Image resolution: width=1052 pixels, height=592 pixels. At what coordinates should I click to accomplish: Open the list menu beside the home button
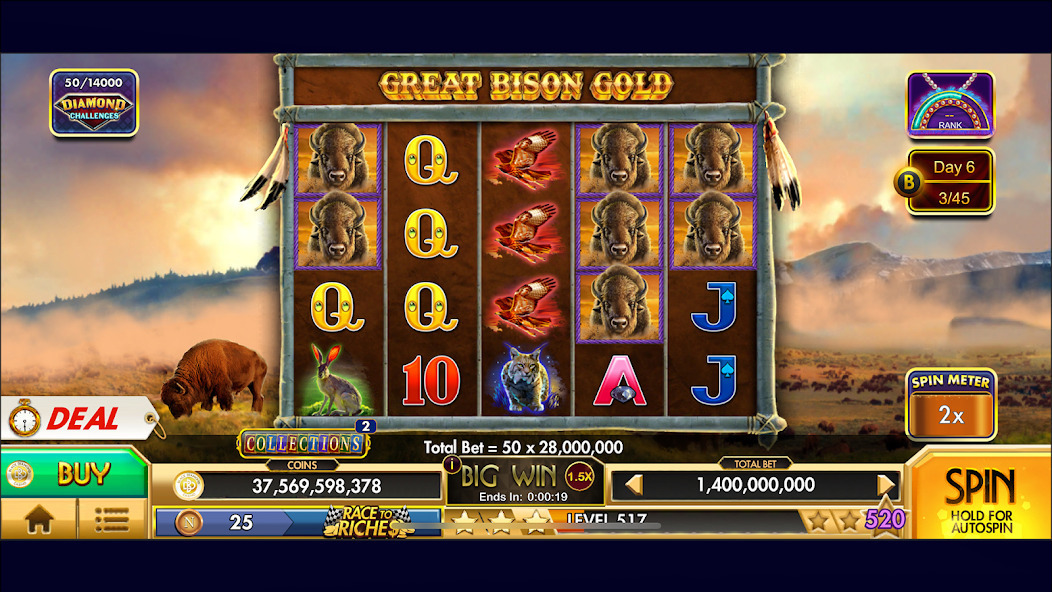[112, 519]
